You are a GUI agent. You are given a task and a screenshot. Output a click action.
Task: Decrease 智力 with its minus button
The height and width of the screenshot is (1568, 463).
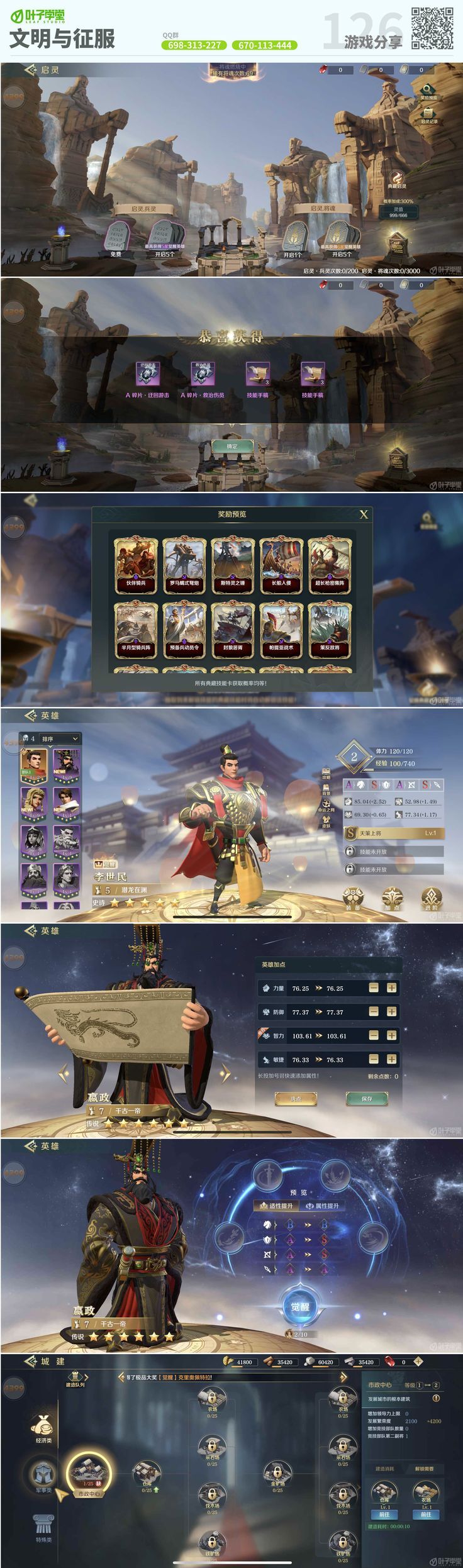(x=374, y=1035)
